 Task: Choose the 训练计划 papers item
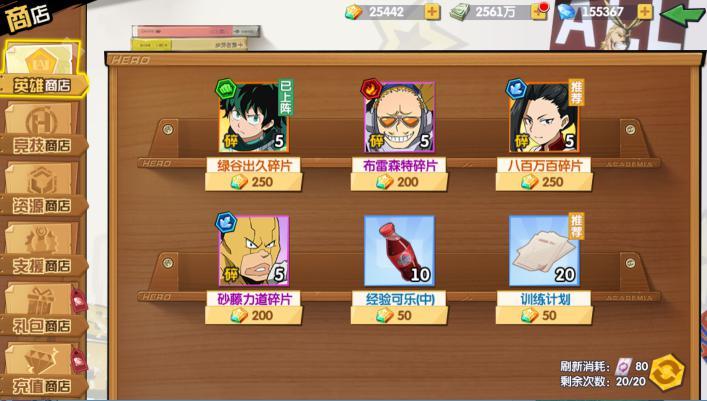click(x=544, y=251)
